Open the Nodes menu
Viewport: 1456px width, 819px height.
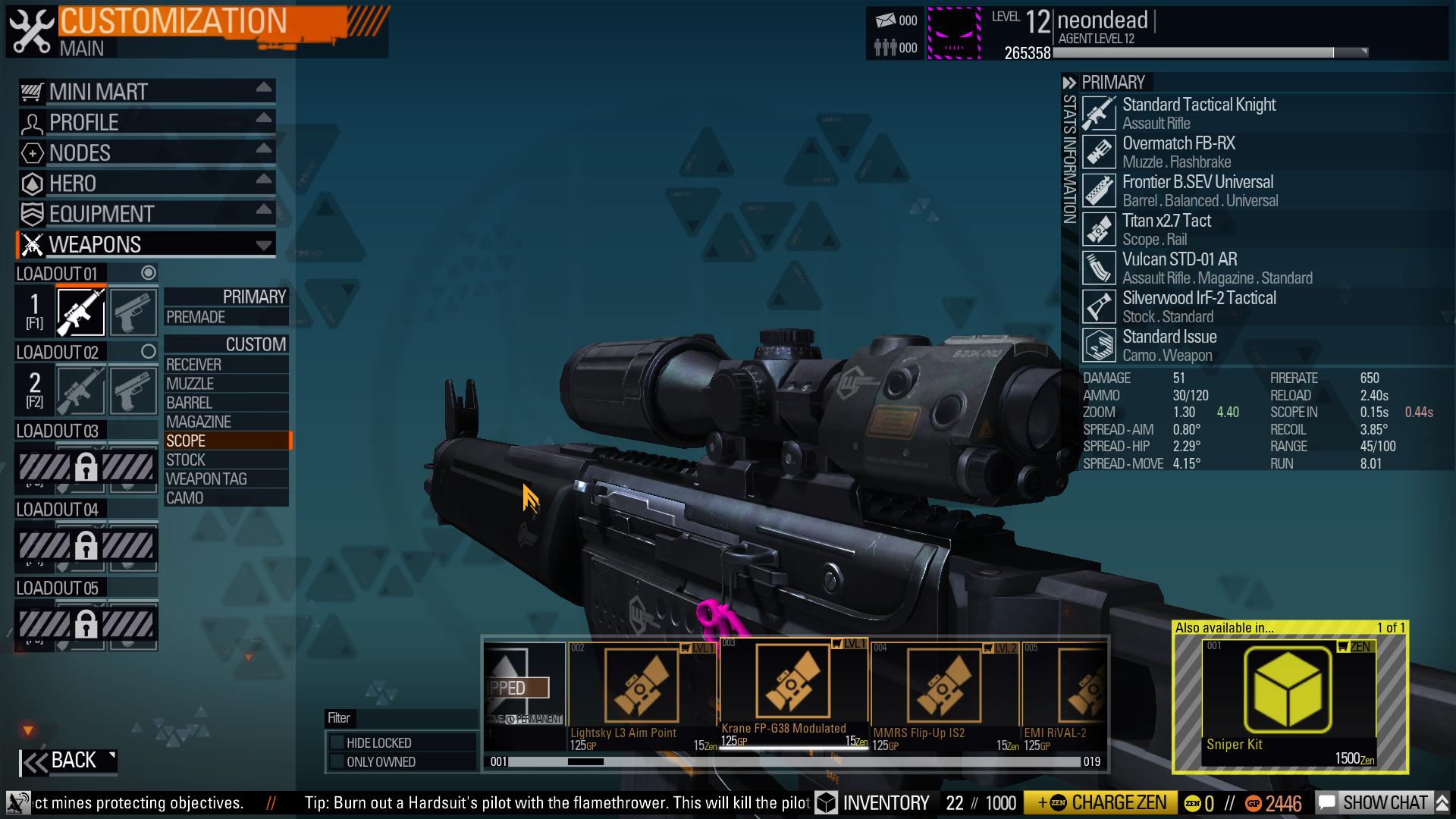(x=146, y=153)
